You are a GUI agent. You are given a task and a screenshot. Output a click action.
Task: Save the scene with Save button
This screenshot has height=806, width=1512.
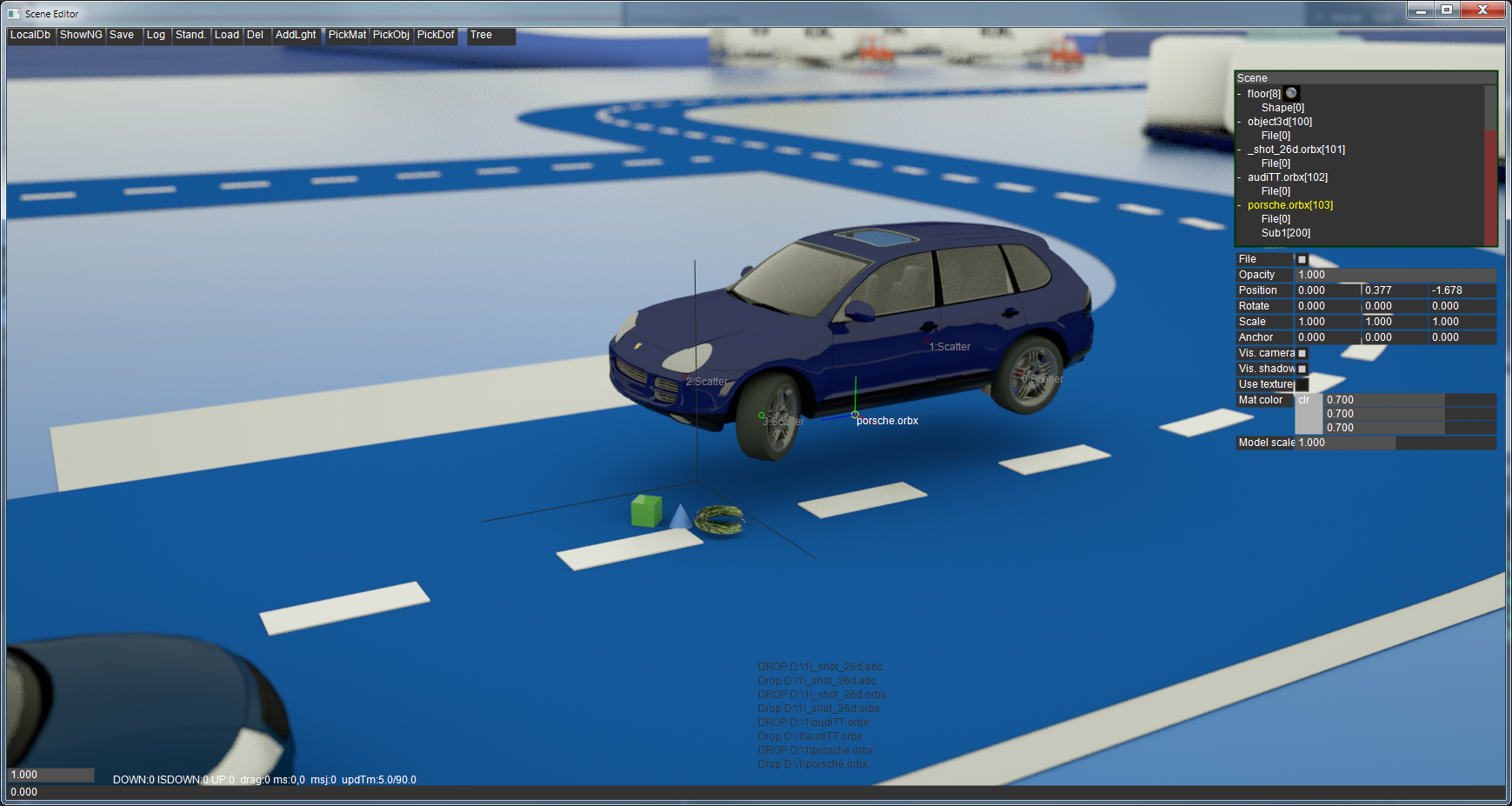[x=122, y=36]
